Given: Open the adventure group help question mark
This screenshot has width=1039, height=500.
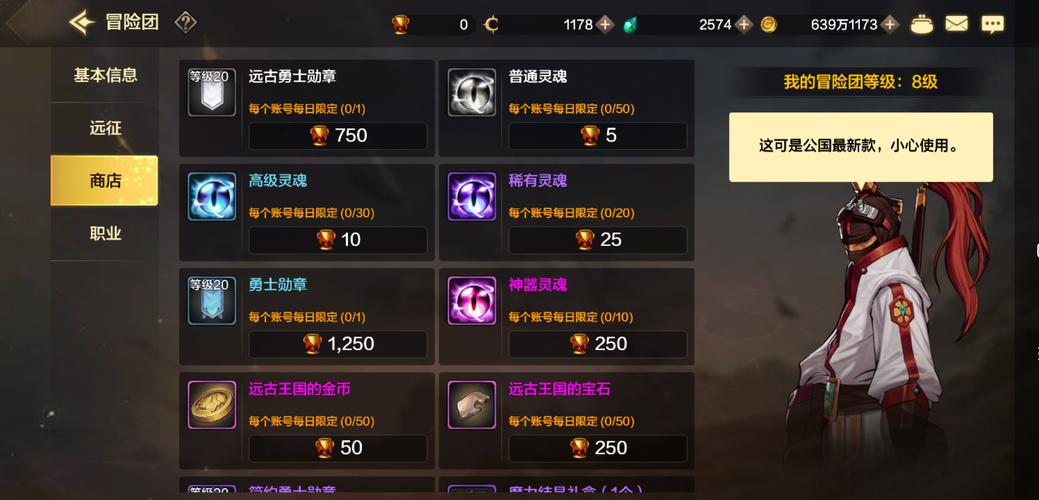Looking at the screenshot, I should tap(185, 22).
